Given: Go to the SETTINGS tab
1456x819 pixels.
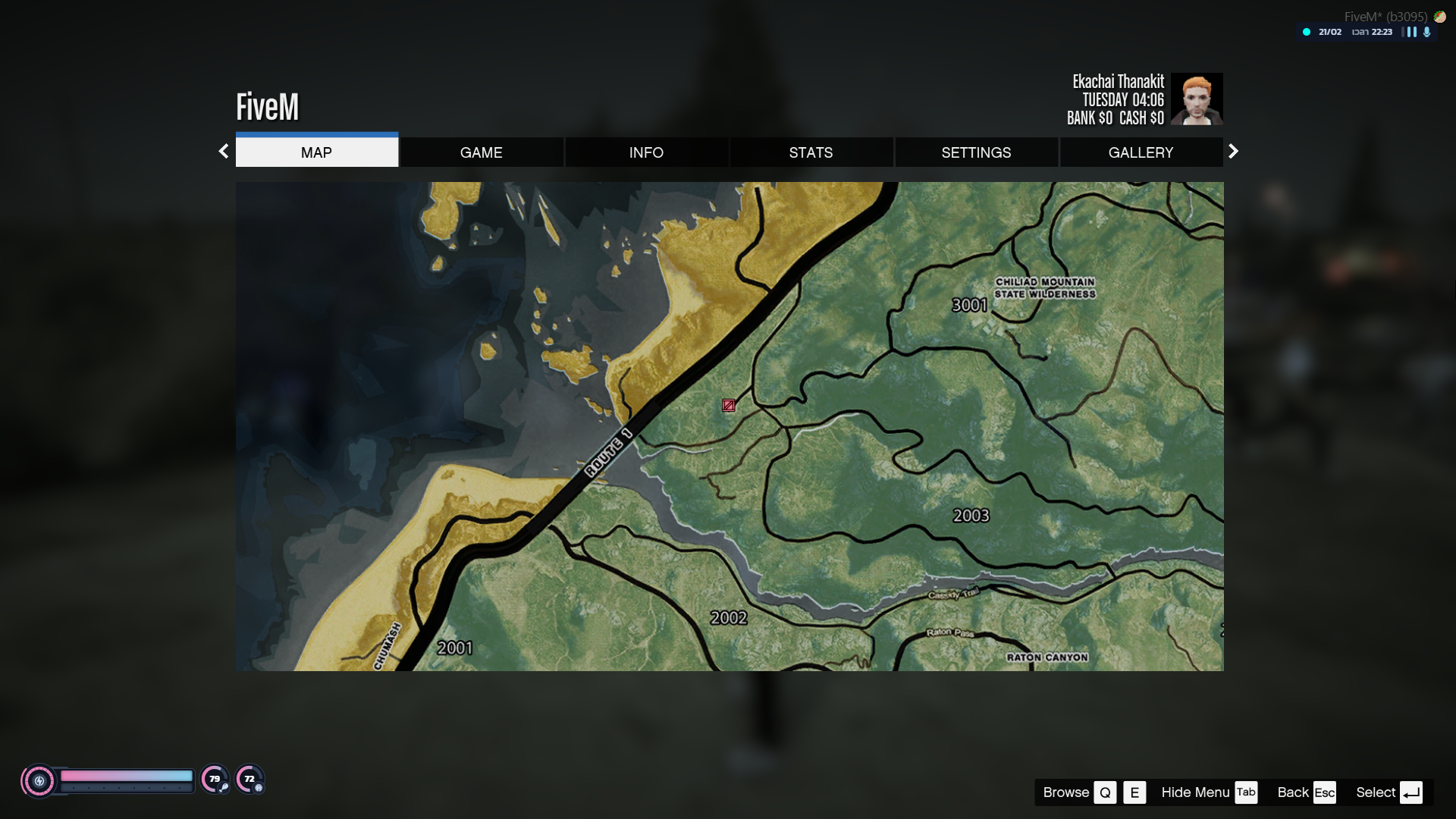Looking at the screenshot, I should point(976,152).
